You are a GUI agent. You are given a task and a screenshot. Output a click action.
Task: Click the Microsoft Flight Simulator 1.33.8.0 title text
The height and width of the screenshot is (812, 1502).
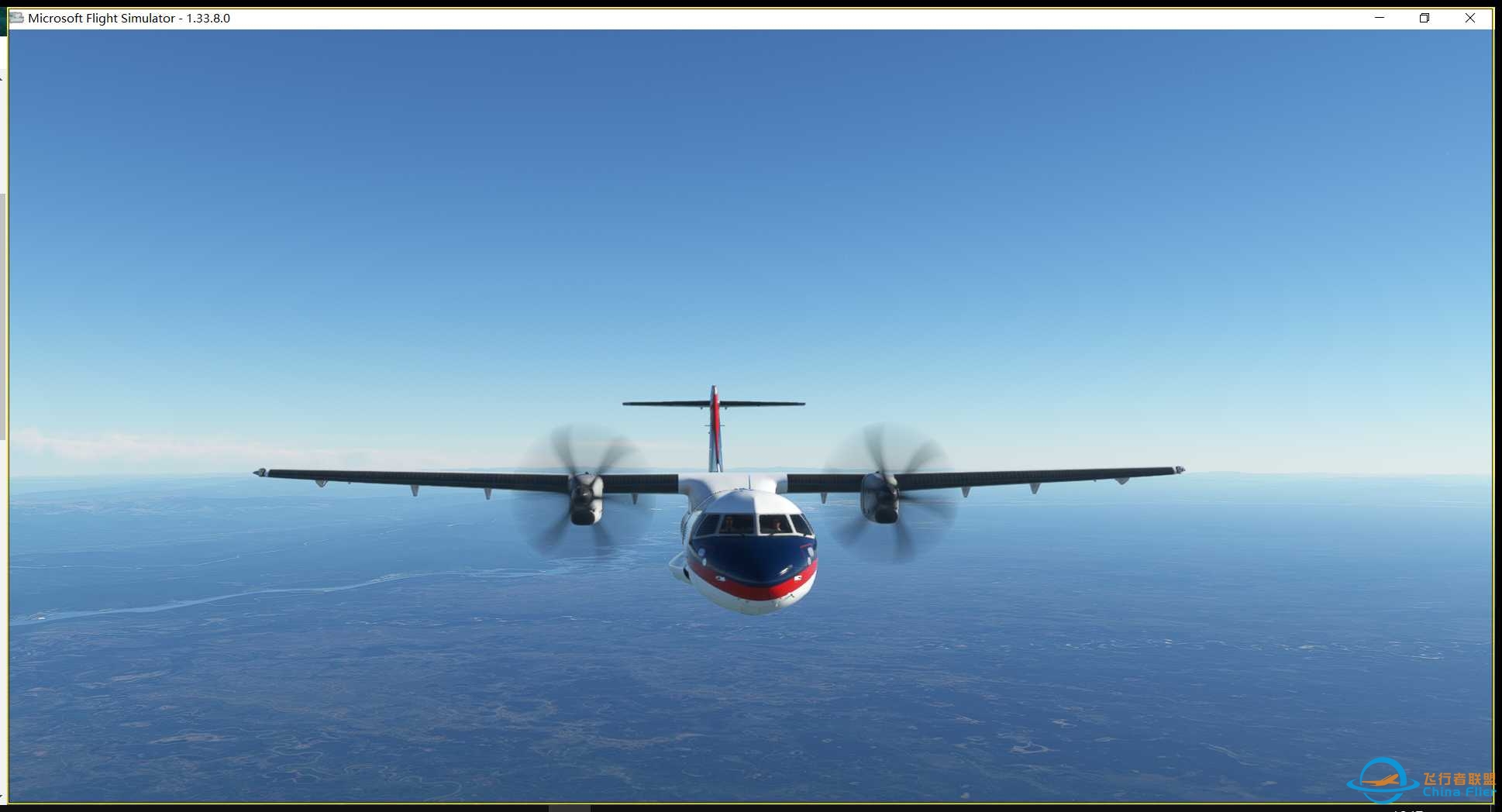point(128,17)
